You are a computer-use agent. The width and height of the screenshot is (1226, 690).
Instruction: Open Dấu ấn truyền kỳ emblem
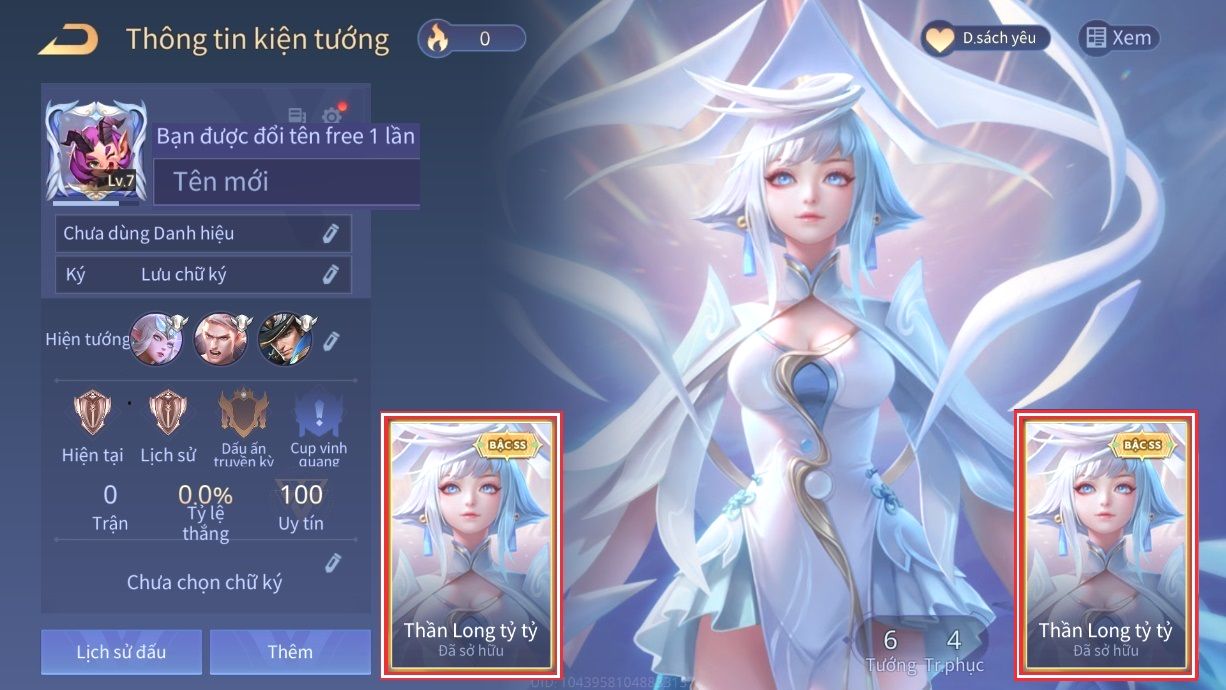[243, 425]
